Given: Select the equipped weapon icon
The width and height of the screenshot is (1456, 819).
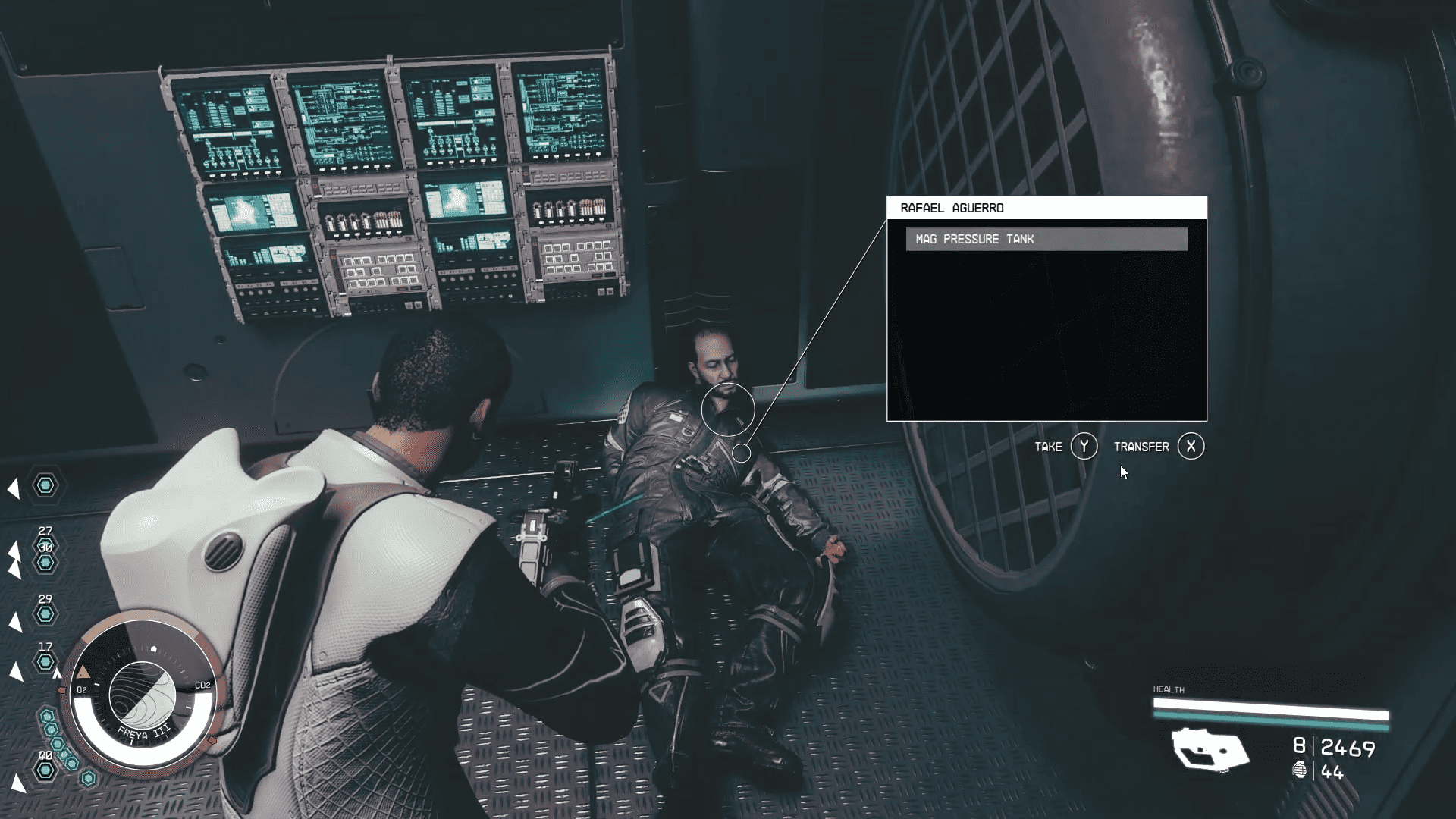Looking at the screenshot, I should [x=1210, y=750].
